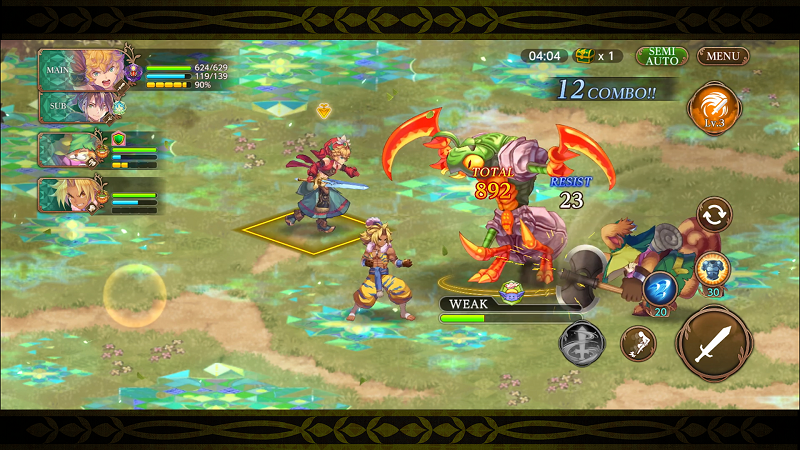800x450 pixels.
Task: Activate the orange Lv.3 special skill
Action: pyautogui.click(x=713, y=108)
